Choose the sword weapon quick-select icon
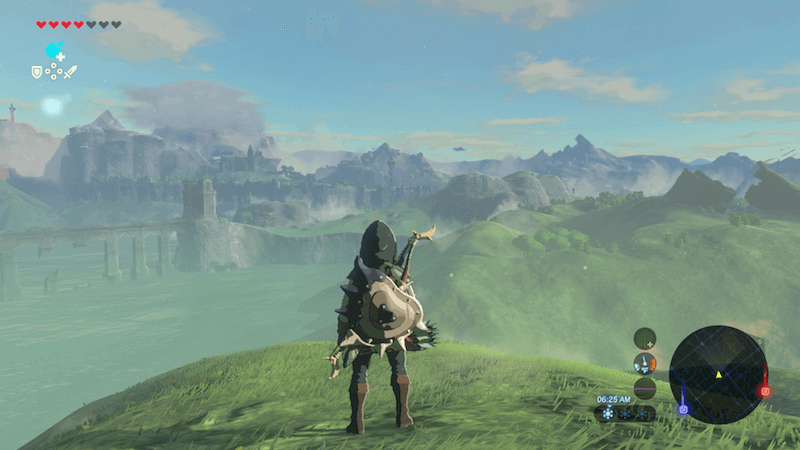Viewport: 800px width, 450px height. tap(70, 72)
